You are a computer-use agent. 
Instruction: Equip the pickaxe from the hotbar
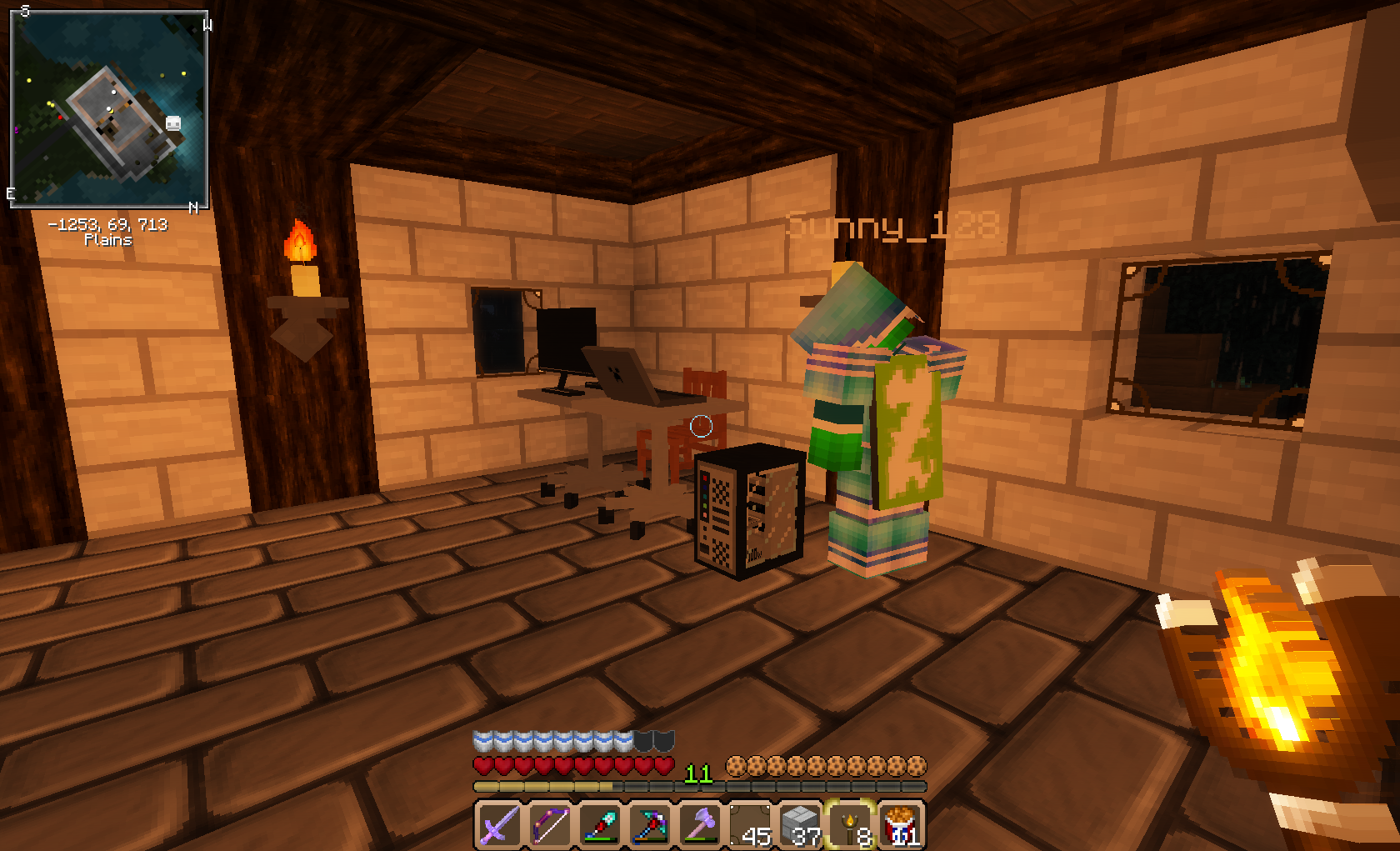(x=650, y=825)
